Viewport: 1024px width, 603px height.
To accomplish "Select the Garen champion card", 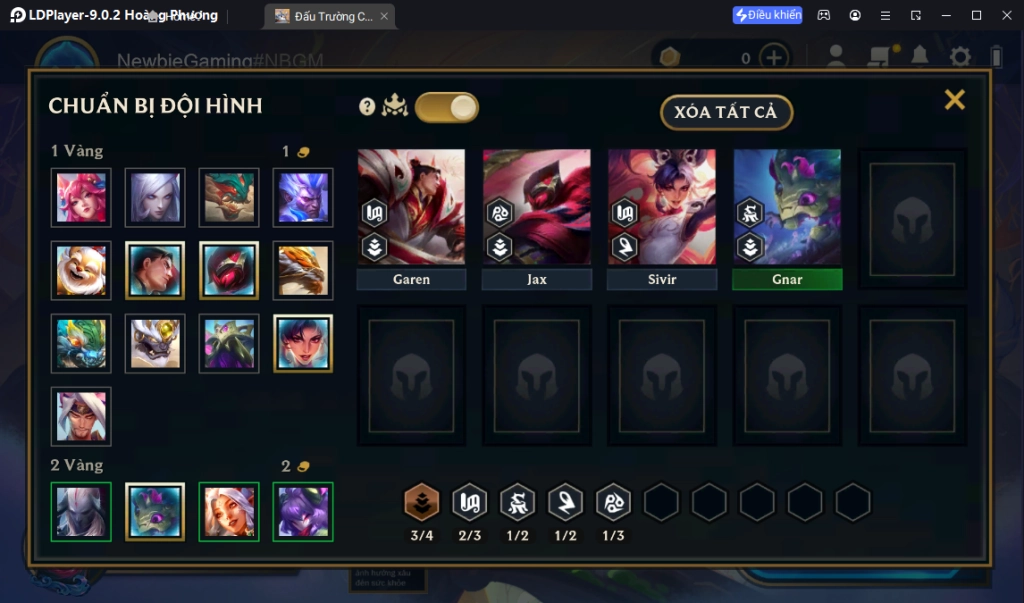I will tap(411, 208).
